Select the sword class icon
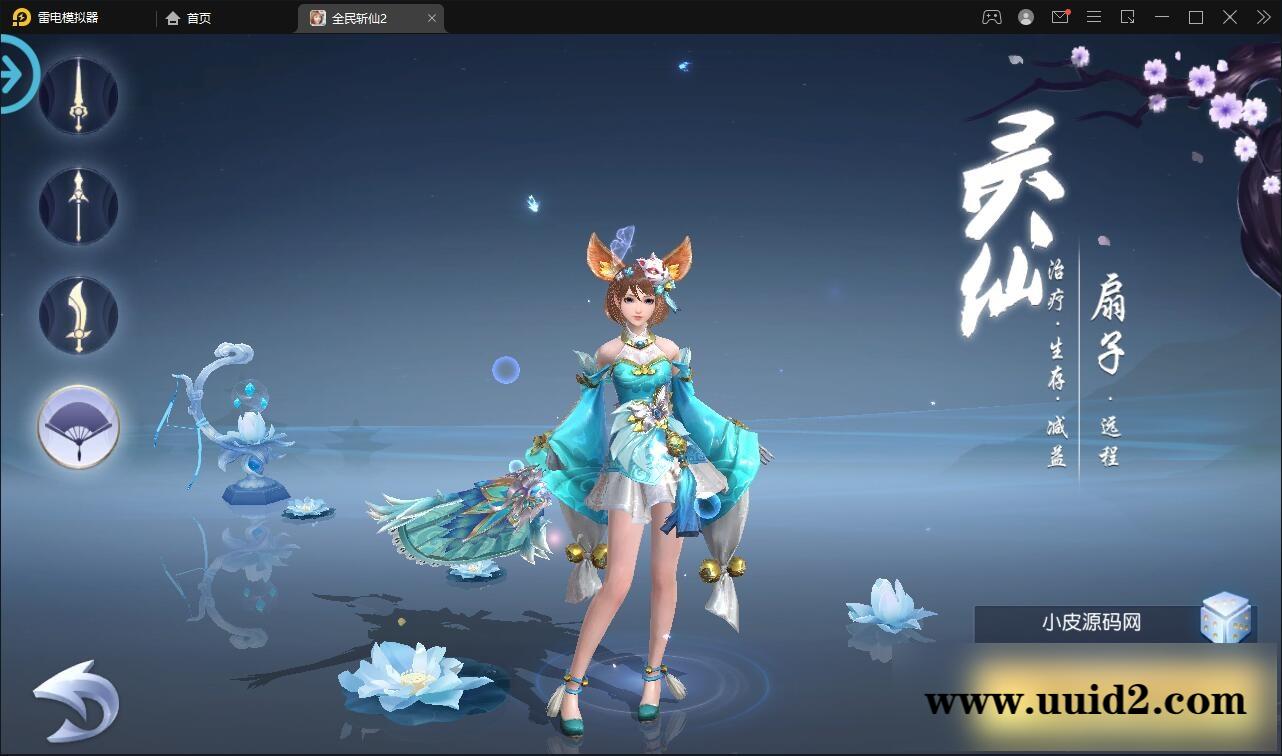 (x=78, y=95)
